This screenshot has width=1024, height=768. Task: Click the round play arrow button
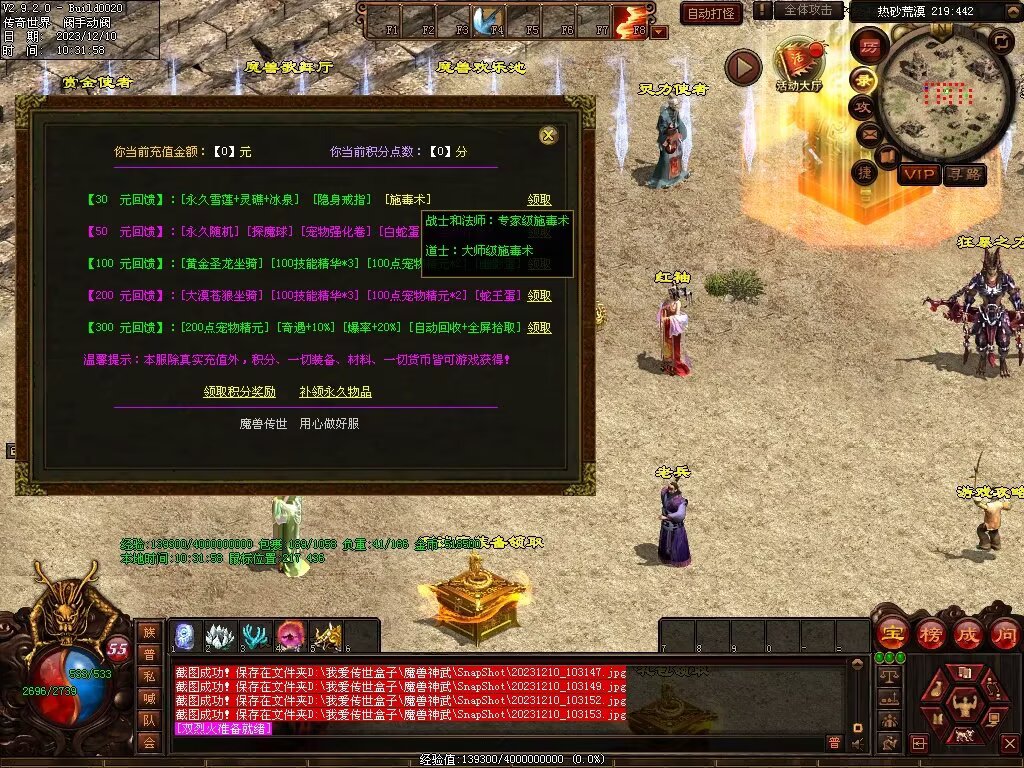pyautogui.click(x=743, y=68)
